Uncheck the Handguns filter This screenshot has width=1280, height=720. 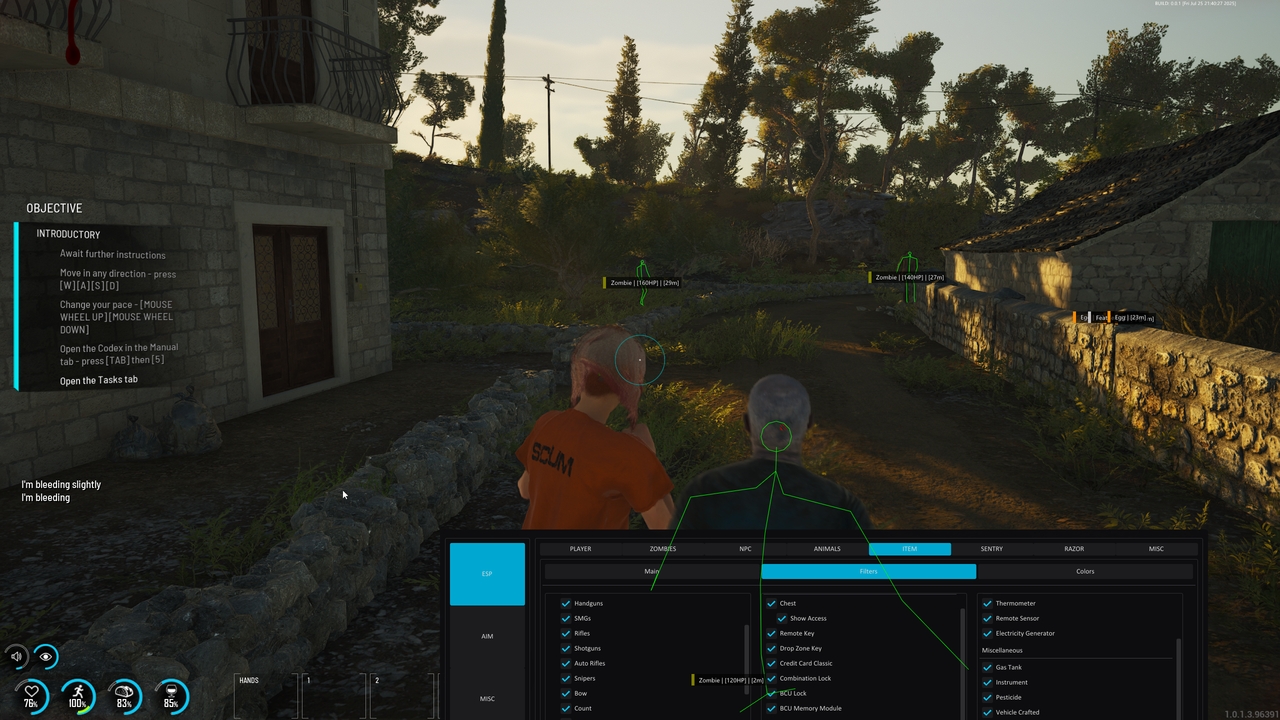tap(567, 603)
